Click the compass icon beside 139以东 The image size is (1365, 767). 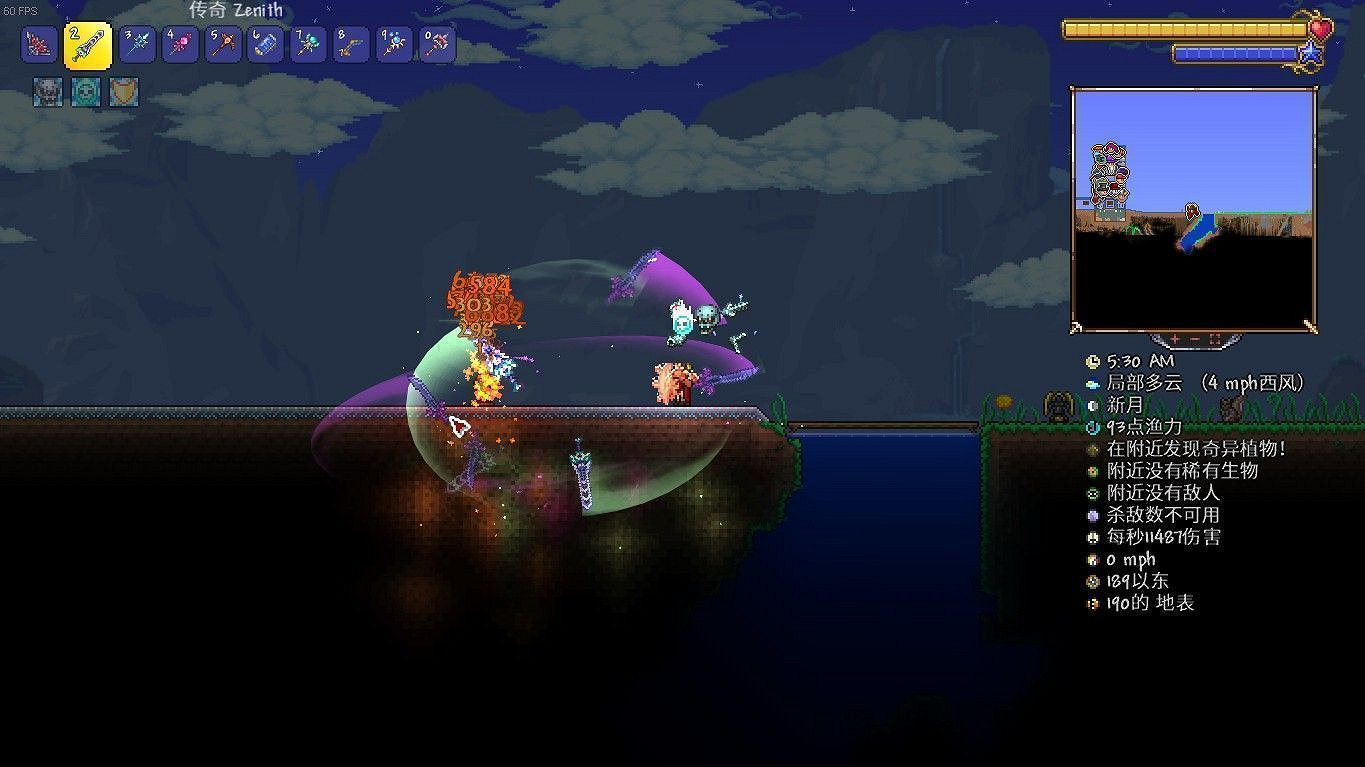pyautogui.click(x=1093, y=580)
